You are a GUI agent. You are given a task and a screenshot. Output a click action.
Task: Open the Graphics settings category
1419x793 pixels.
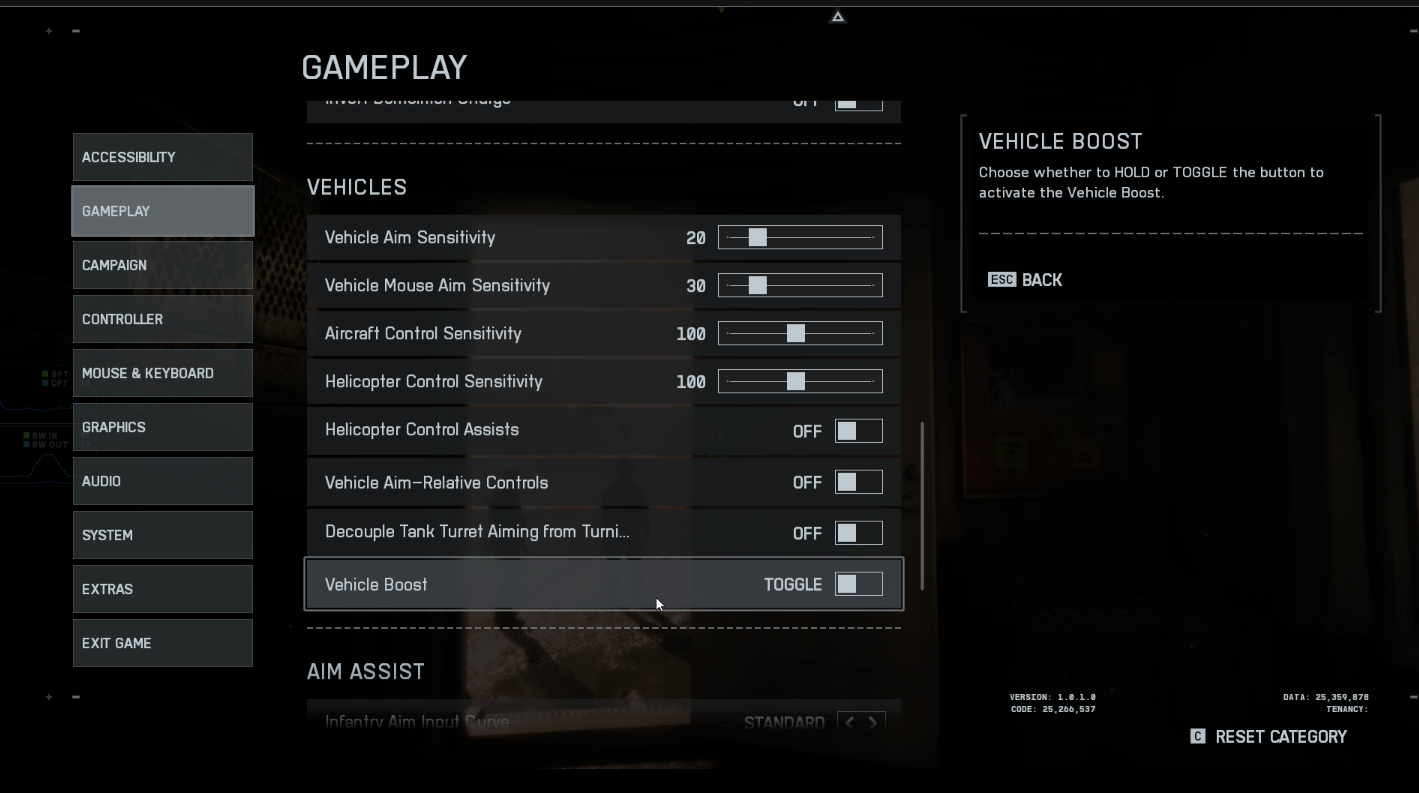(162, 427)
